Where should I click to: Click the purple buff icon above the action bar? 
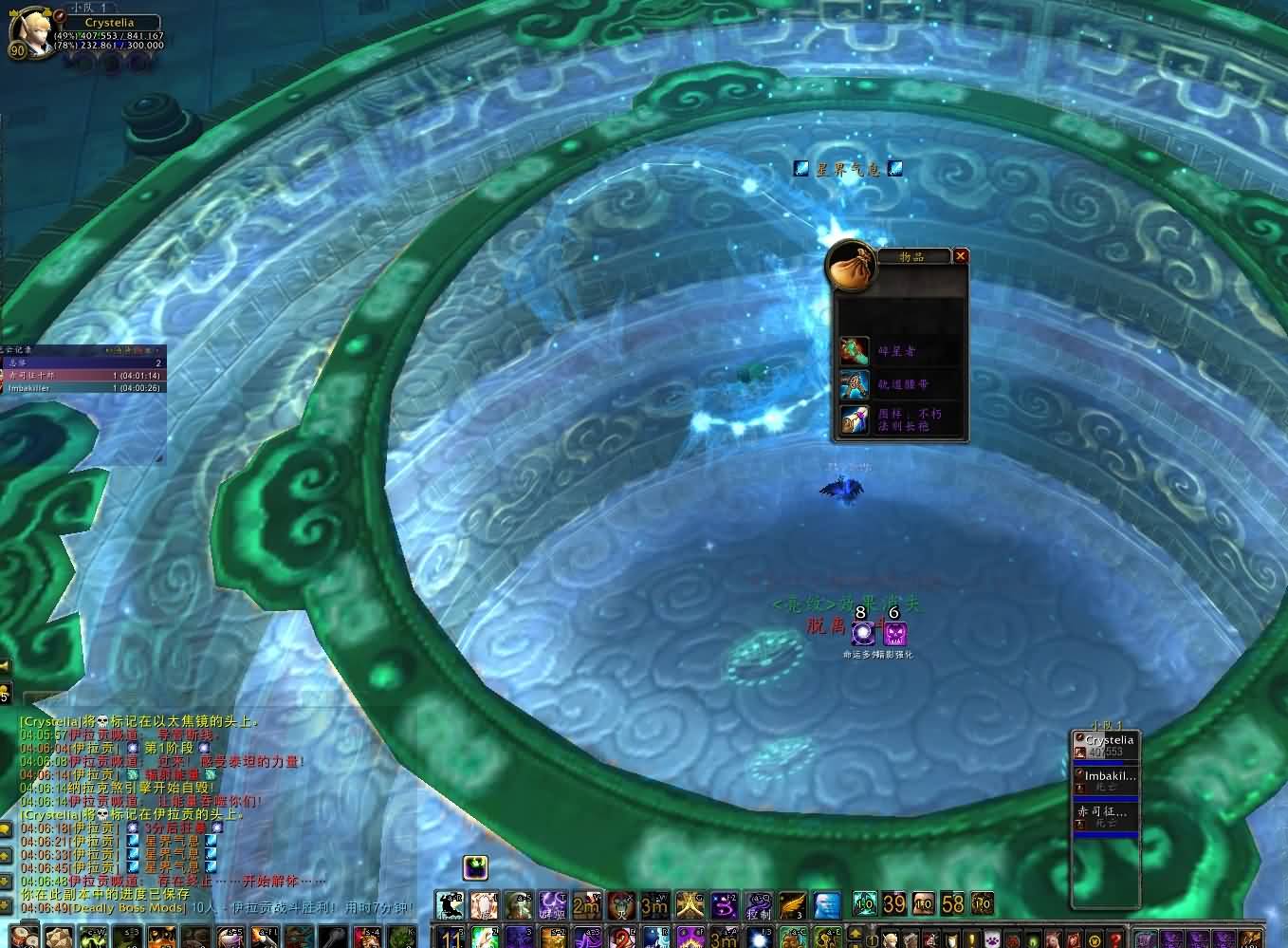pyautogui.click(x=475, y=867)
